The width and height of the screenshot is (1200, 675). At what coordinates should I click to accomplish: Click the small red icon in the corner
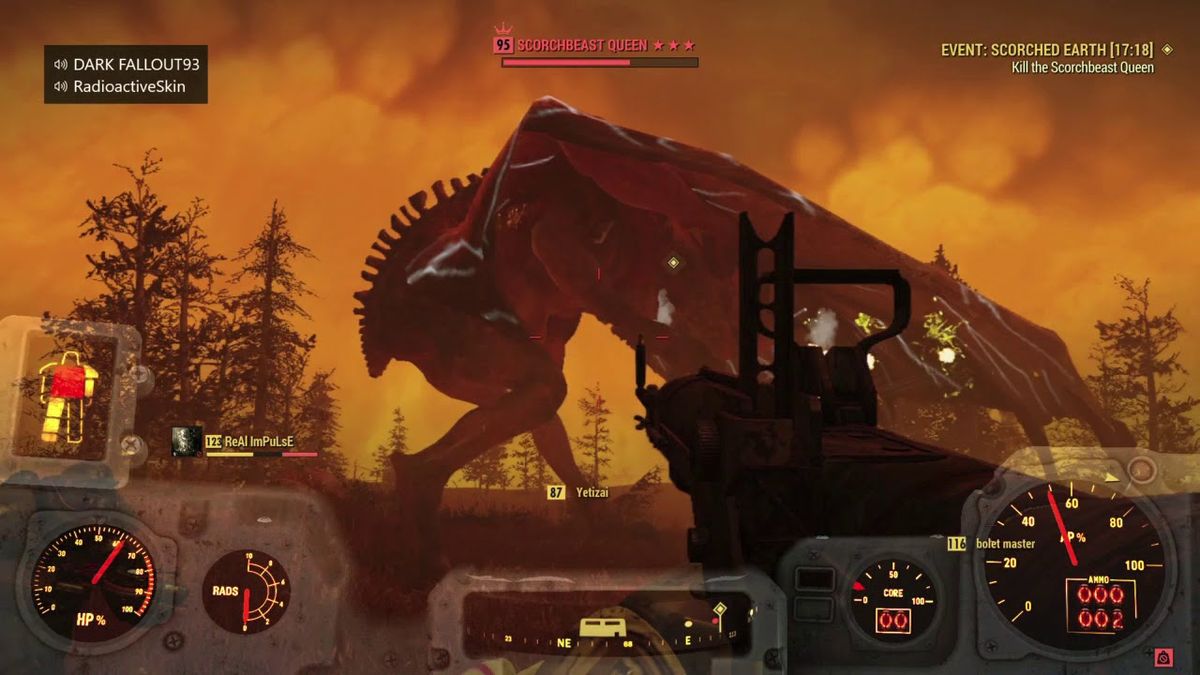[1163, 657]
